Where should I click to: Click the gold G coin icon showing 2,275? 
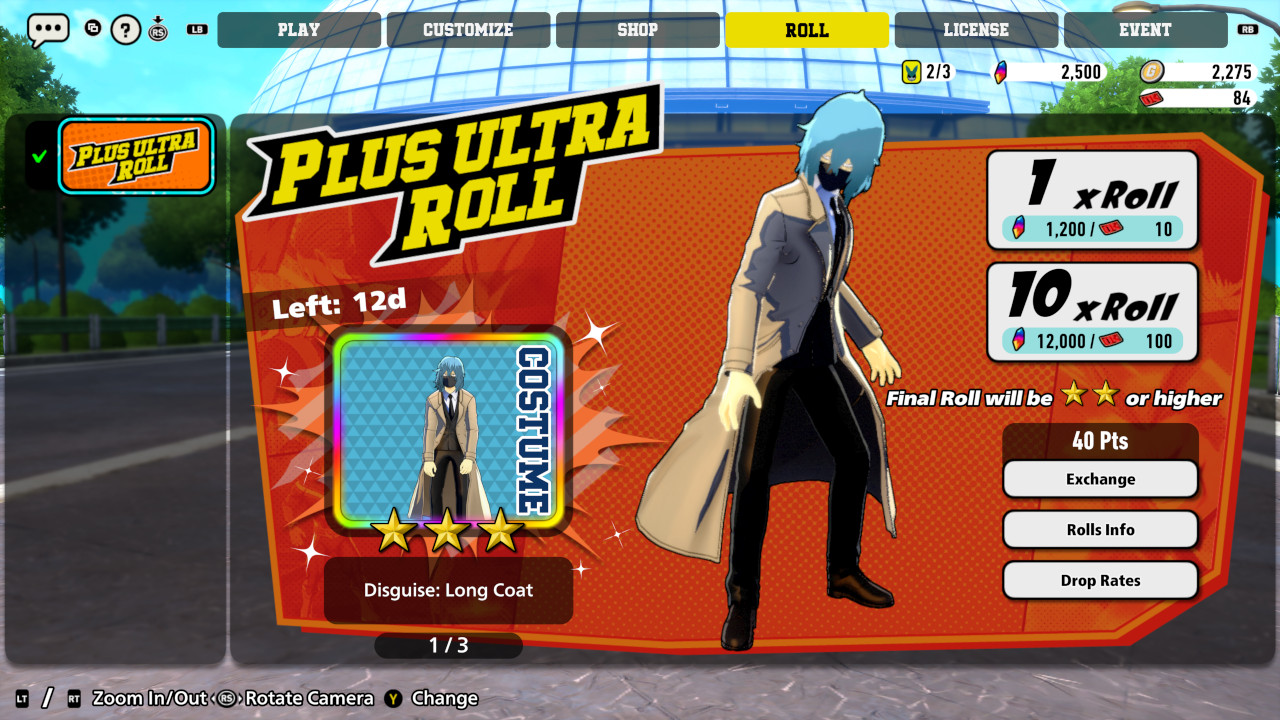coord(1153,72)
